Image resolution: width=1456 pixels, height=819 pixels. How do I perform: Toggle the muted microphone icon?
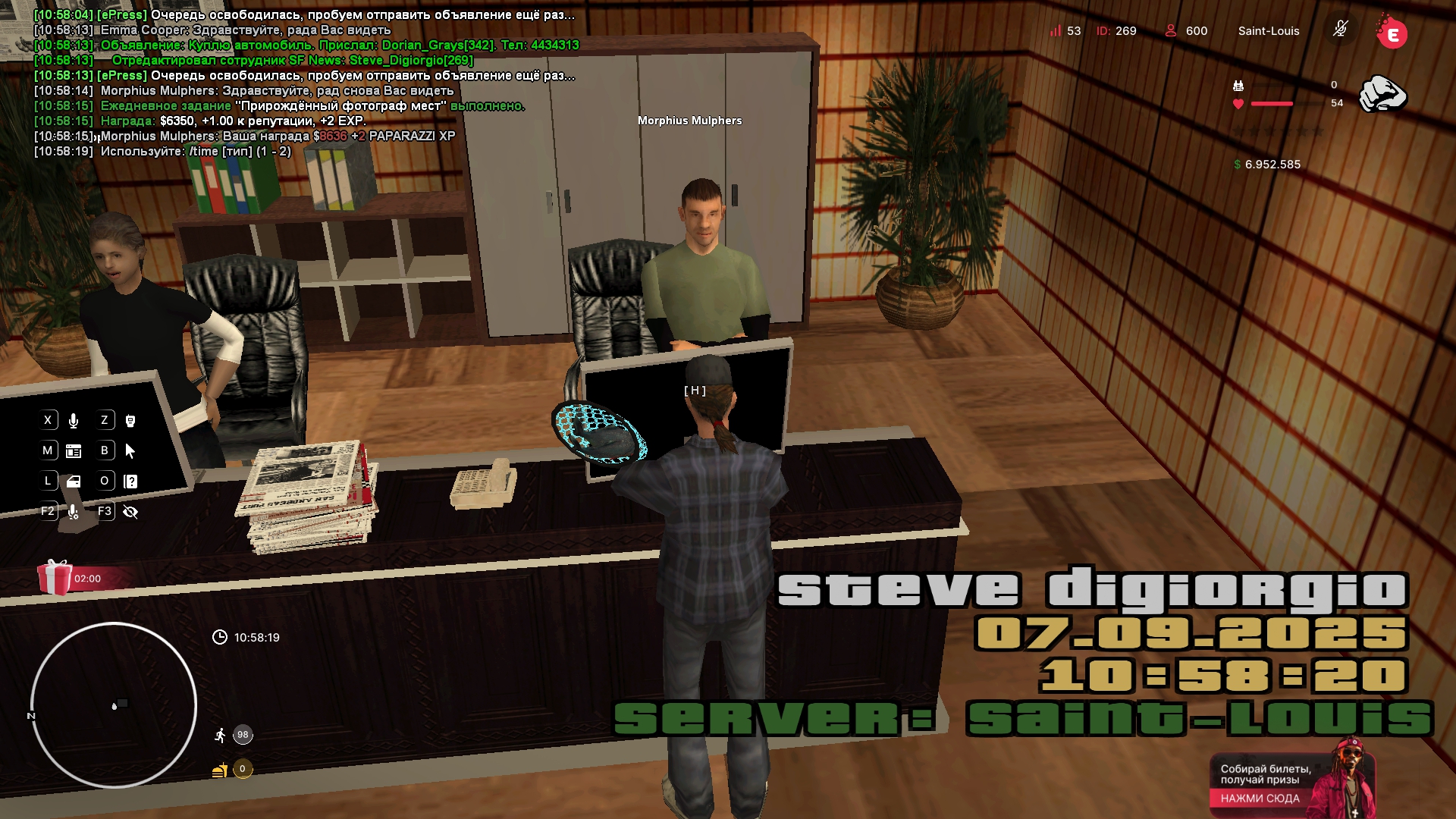(x=1340, y=30)
